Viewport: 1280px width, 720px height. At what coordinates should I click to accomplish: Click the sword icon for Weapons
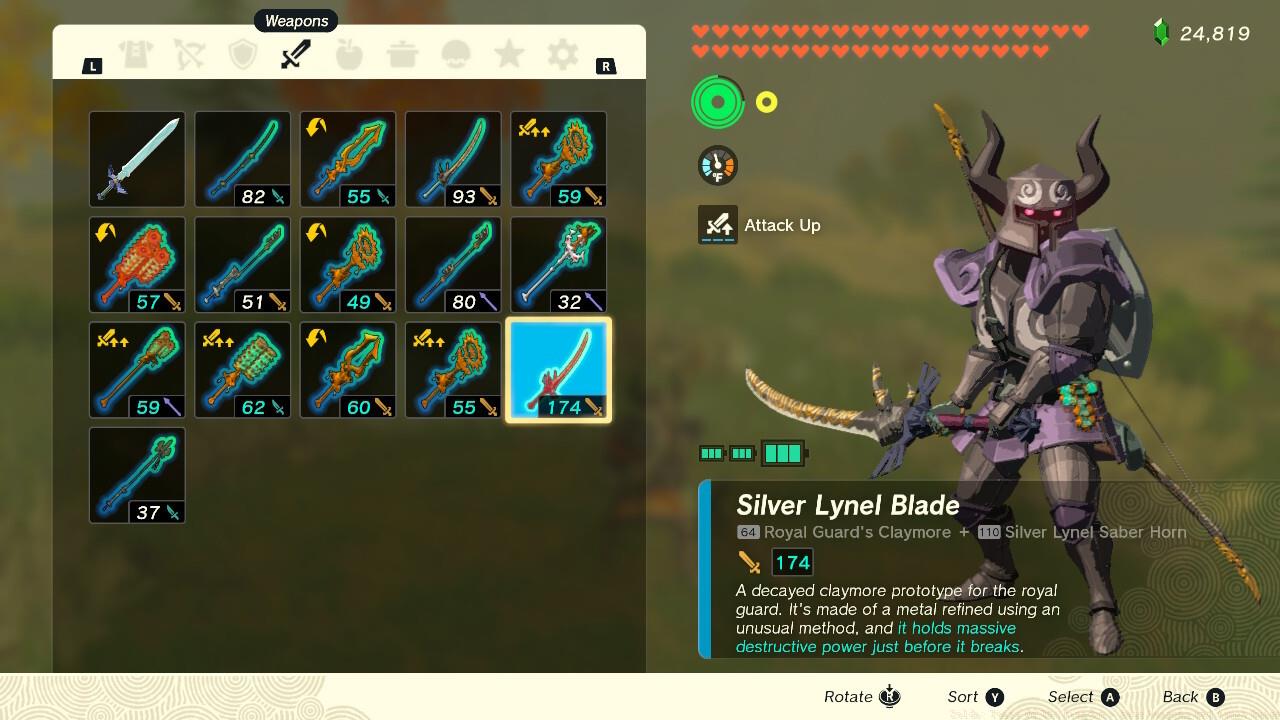click(296, 55)
